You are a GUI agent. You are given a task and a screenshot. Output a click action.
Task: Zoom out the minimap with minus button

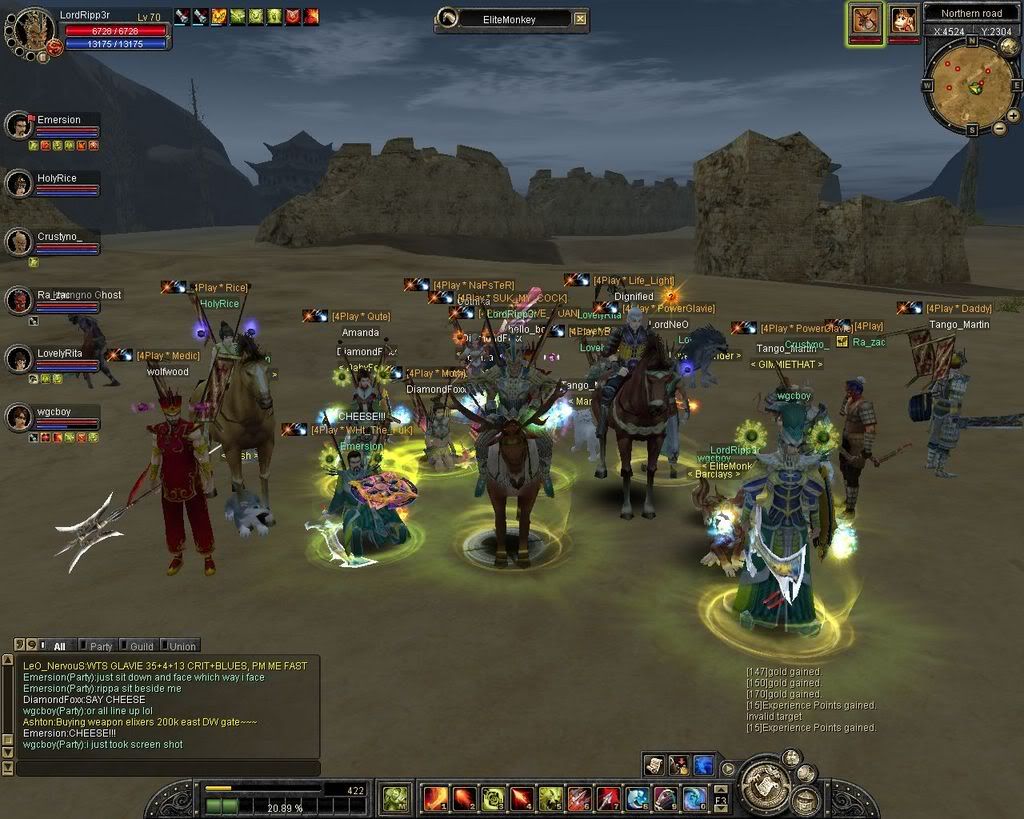(x=999, y=128)
